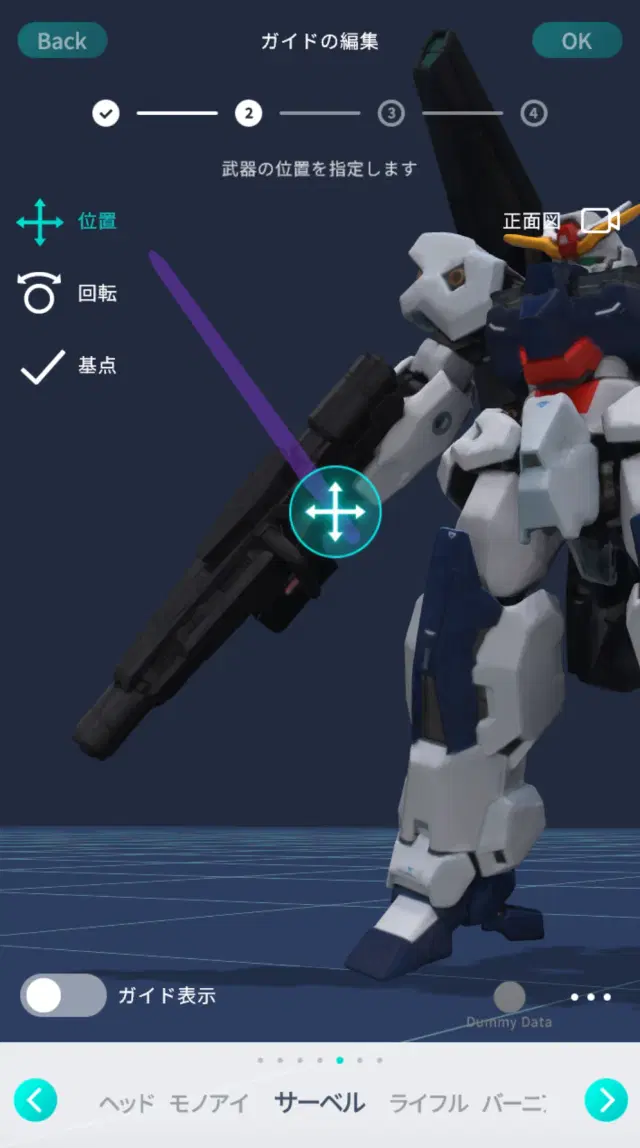Screen dimensions: 640x1148
Task: Switch to 正面図 front view camera
Action: (x=560, y=221)
